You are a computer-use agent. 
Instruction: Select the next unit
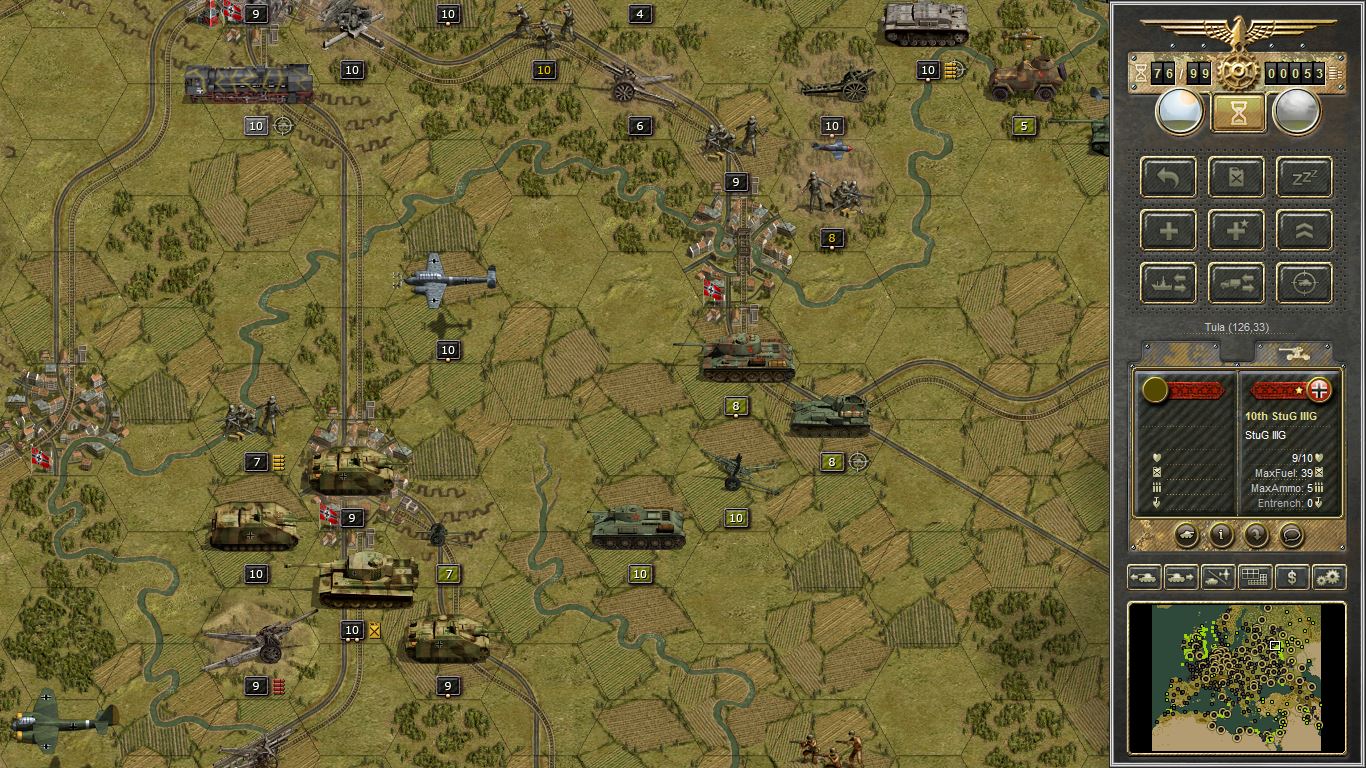tap(1183, 577)
